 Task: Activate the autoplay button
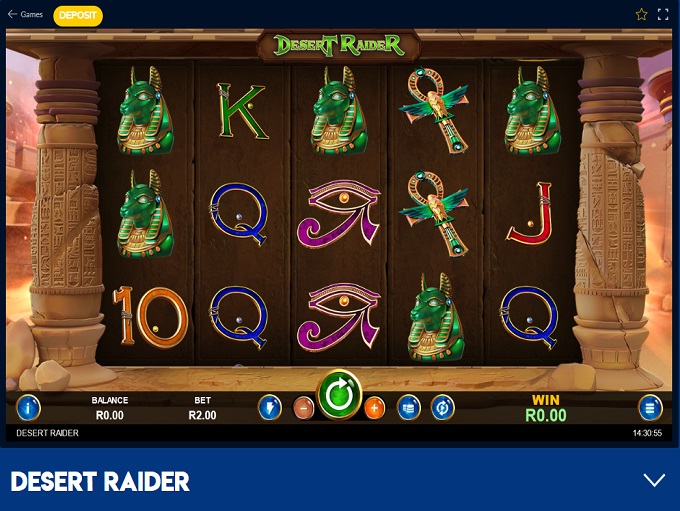pos(442,407)
